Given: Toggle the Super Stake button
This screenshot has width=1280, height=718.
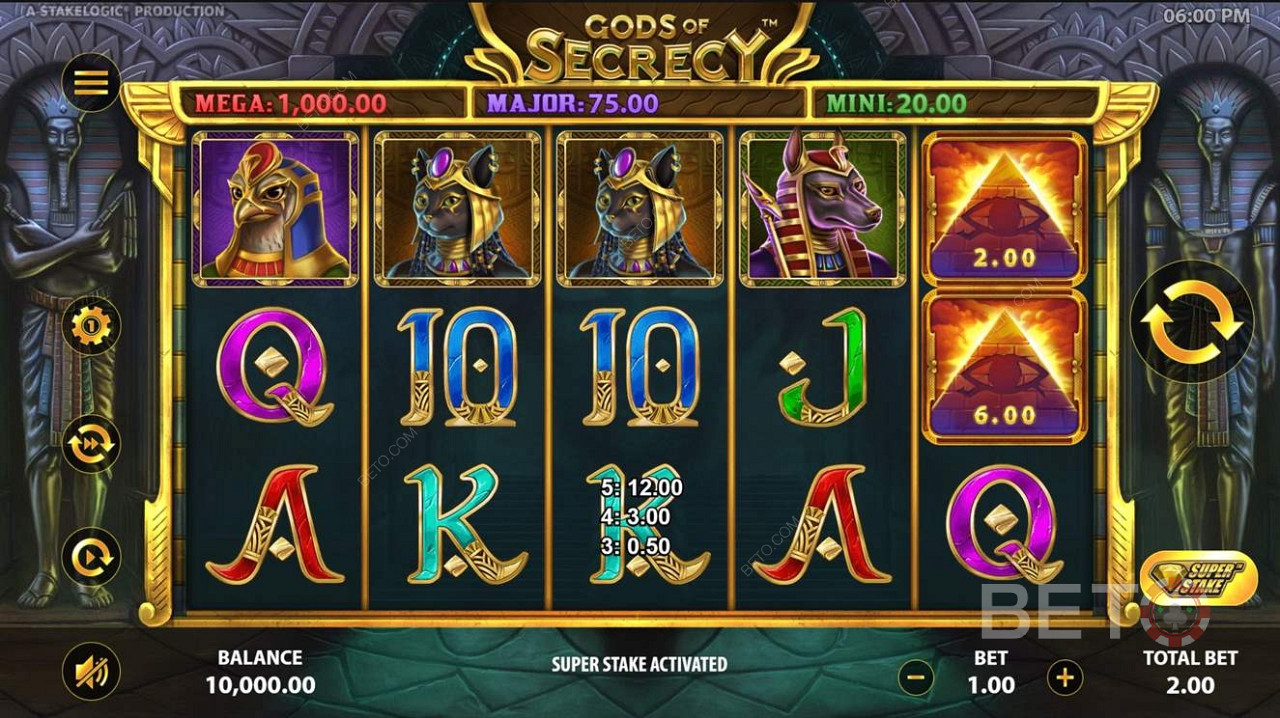Looking at the screenshot, I should (1198, 578).
